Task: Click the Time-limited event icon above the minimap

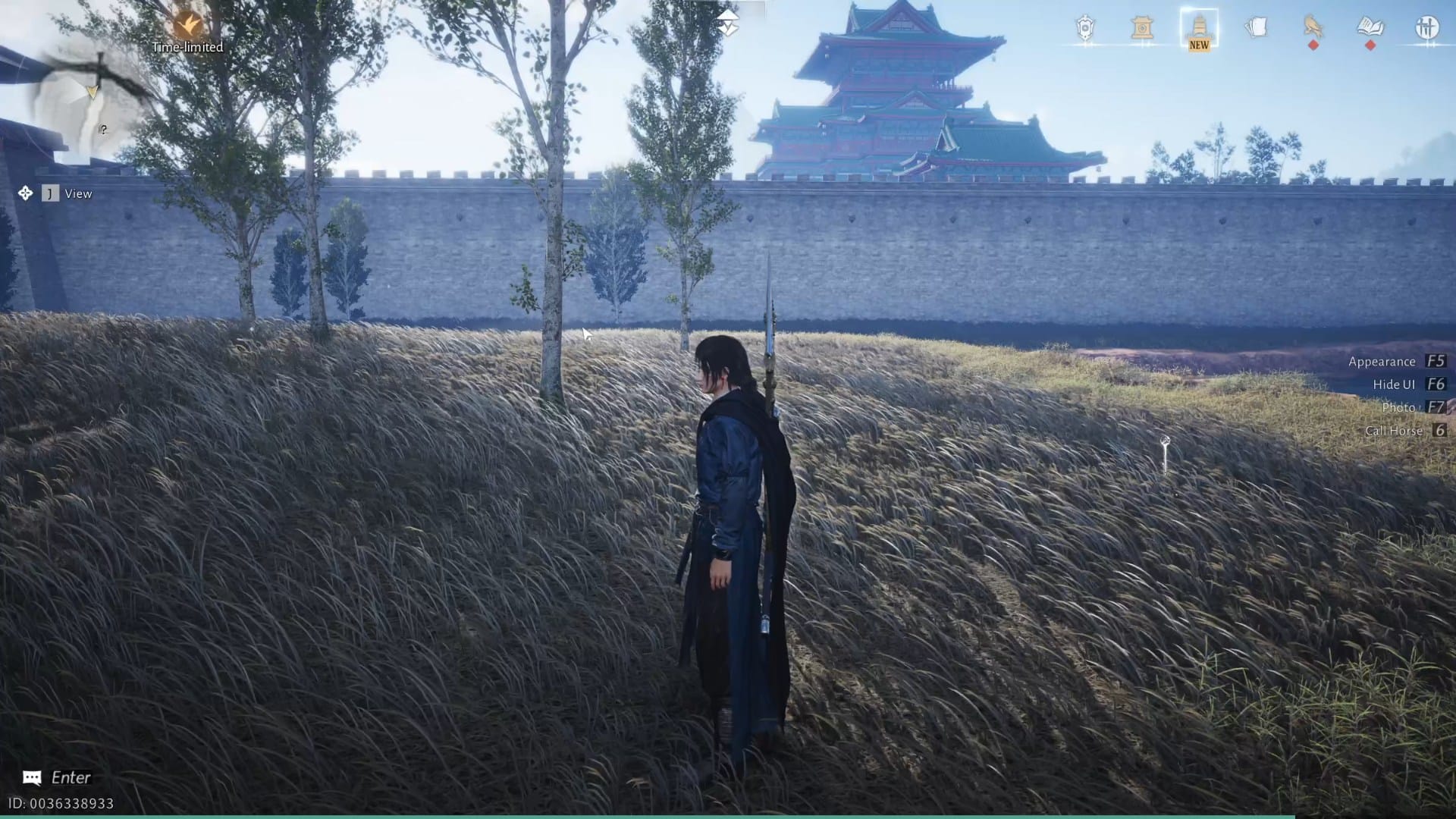Action: [188, 24]
